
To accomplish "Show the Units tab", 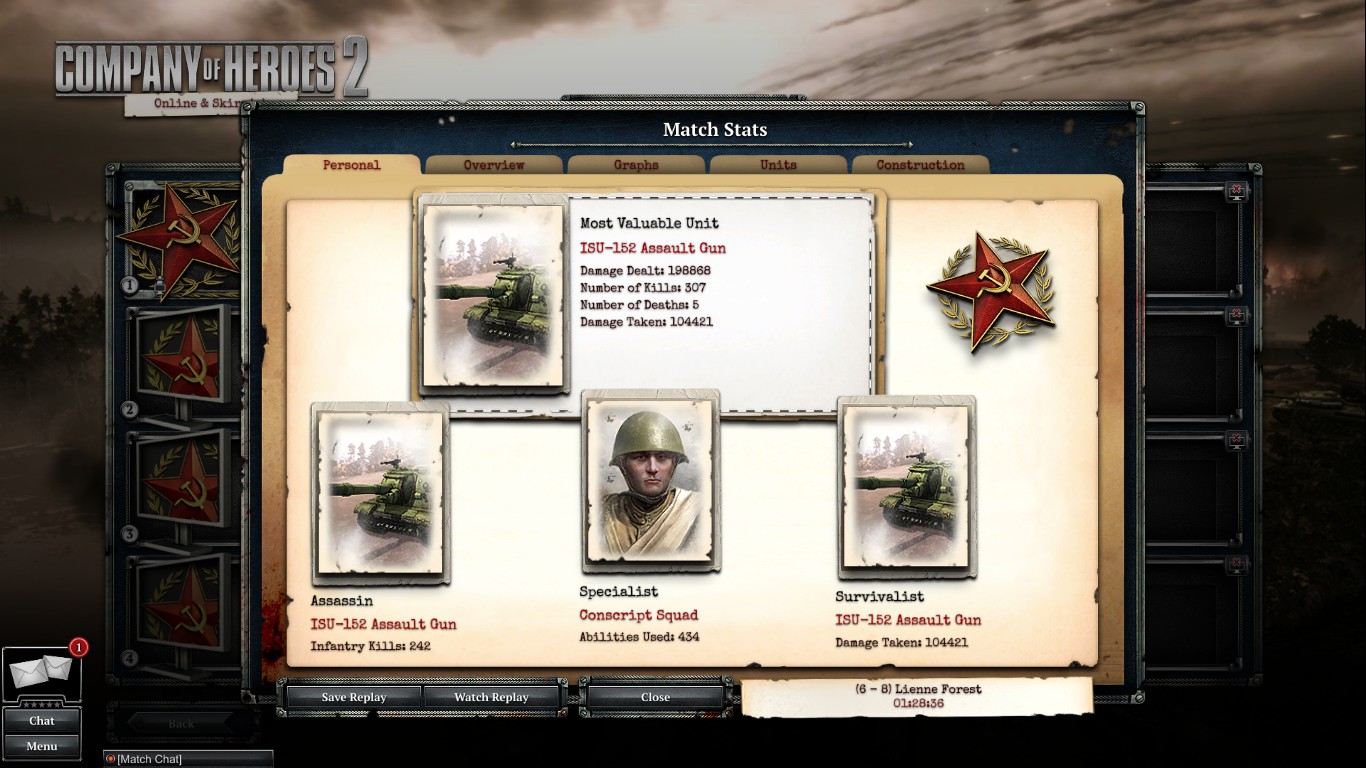I will 778,165.
